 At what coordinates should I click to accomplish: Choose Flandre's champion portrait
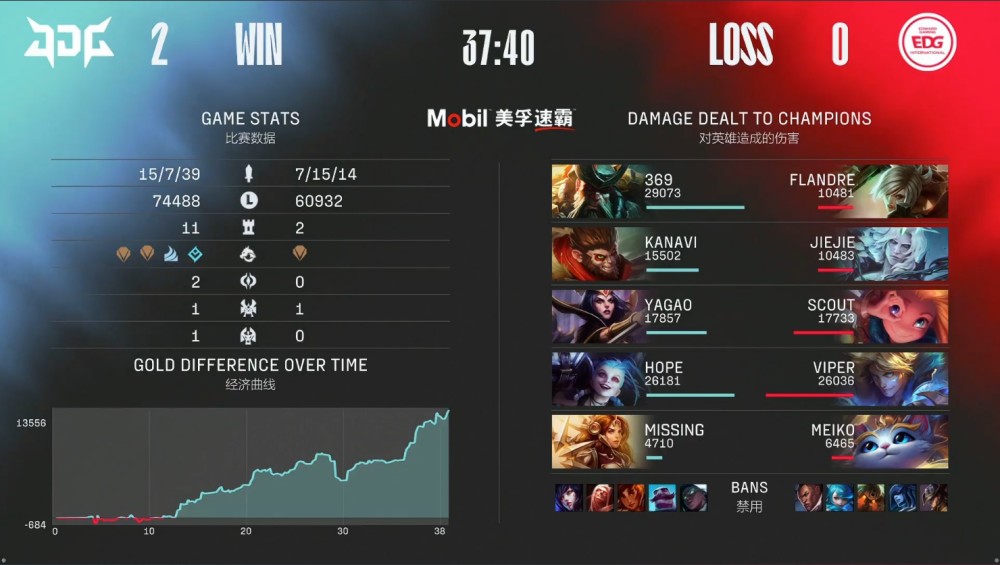pos(904,191)
